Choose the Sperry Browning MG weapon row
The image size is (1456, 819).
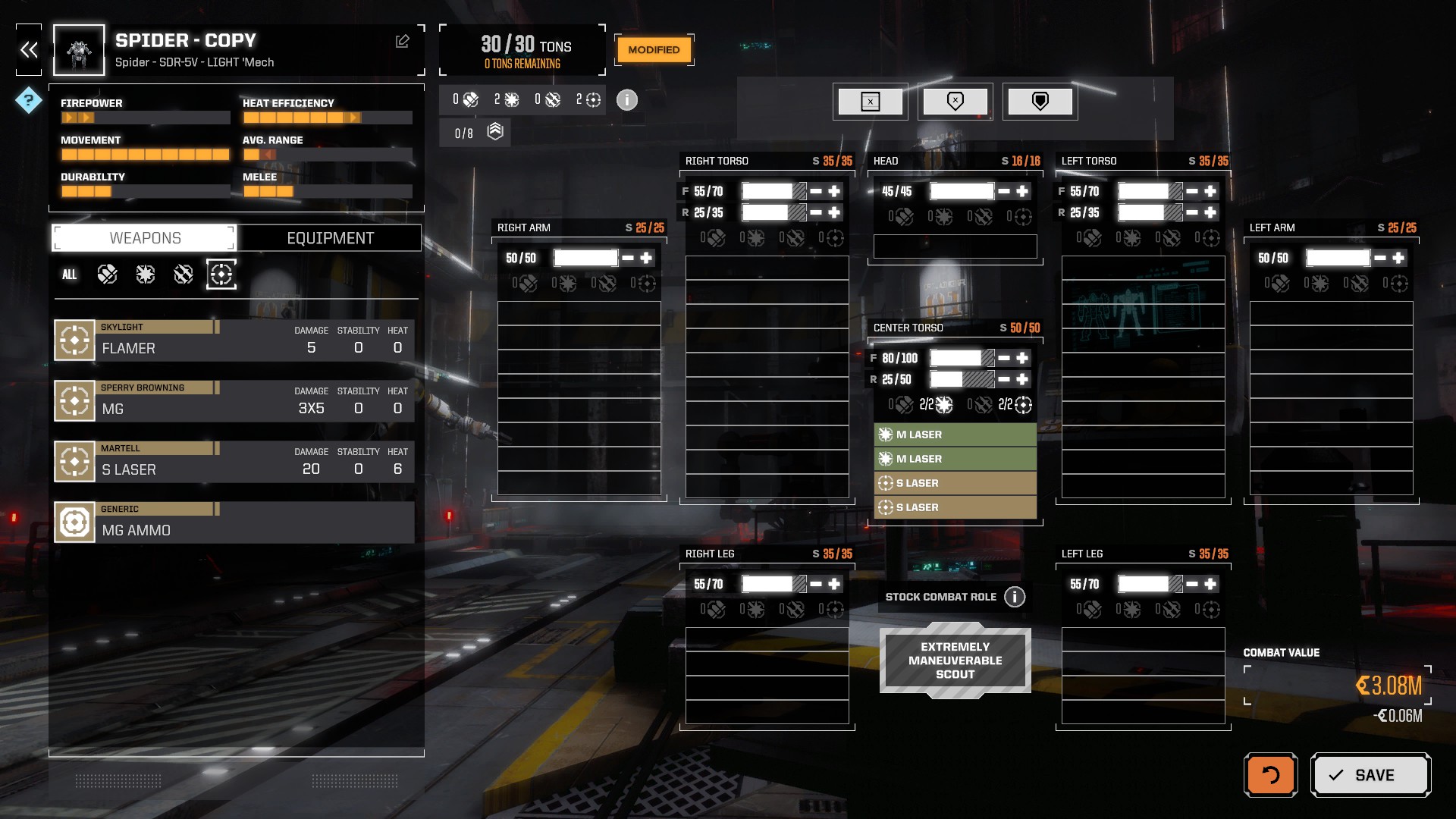[x=234, y=400]
